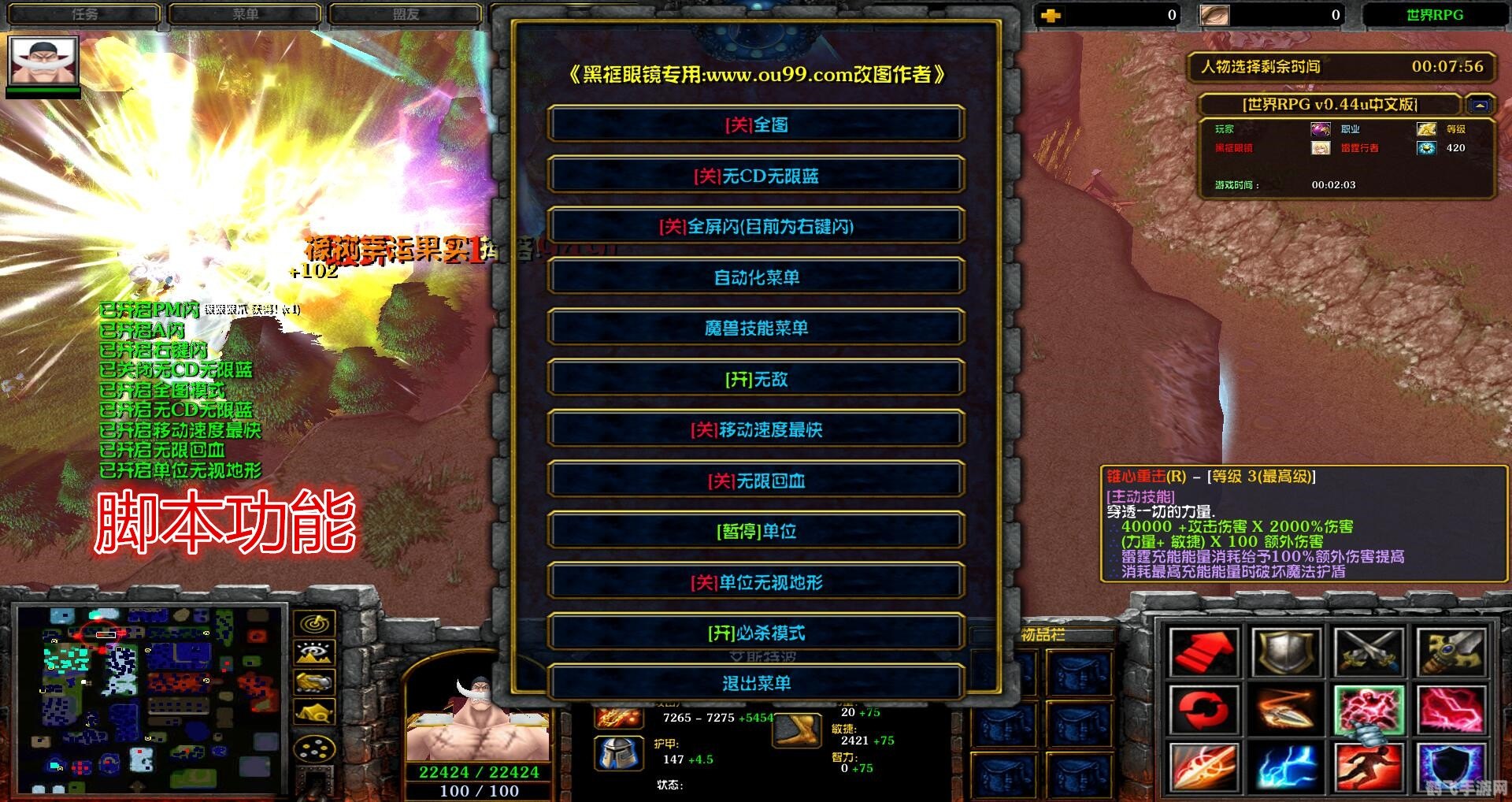Toggle 无敌 invincibility off

point(758,379)
